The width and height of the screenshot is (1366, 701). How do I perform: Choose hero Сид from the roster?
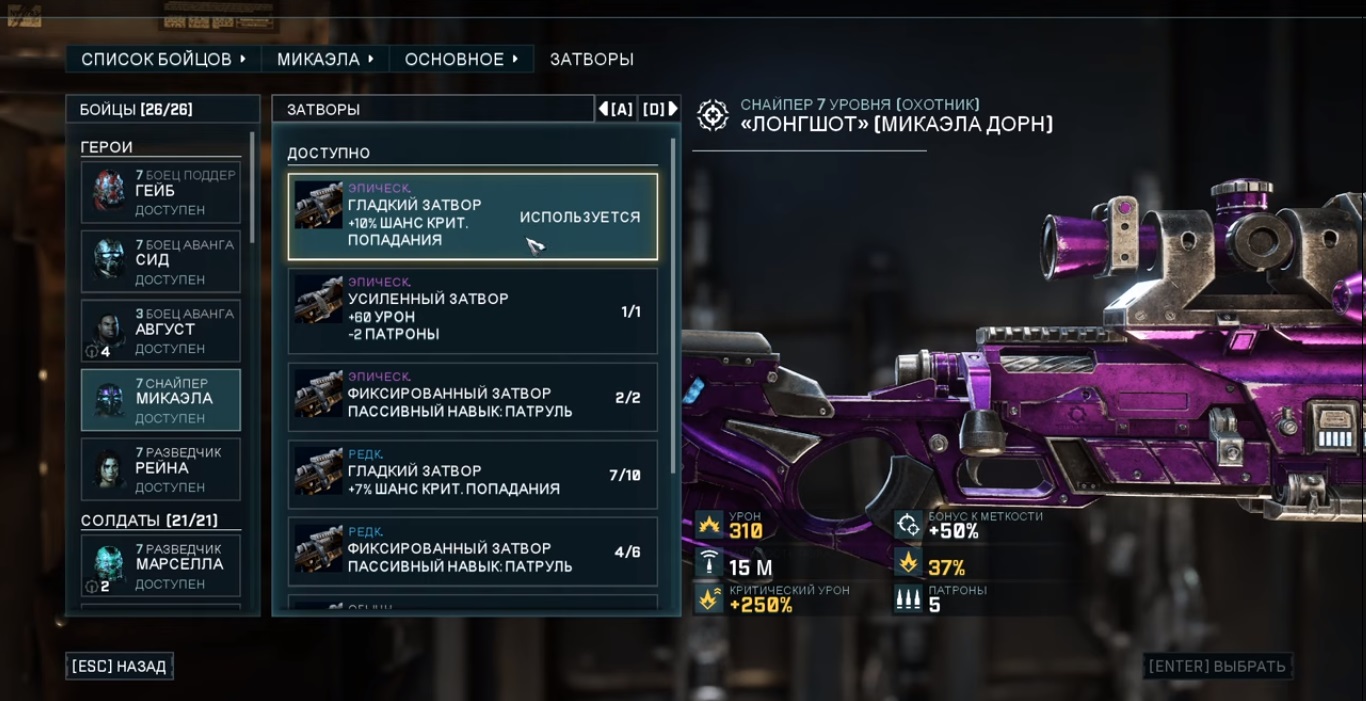(161, 261)
